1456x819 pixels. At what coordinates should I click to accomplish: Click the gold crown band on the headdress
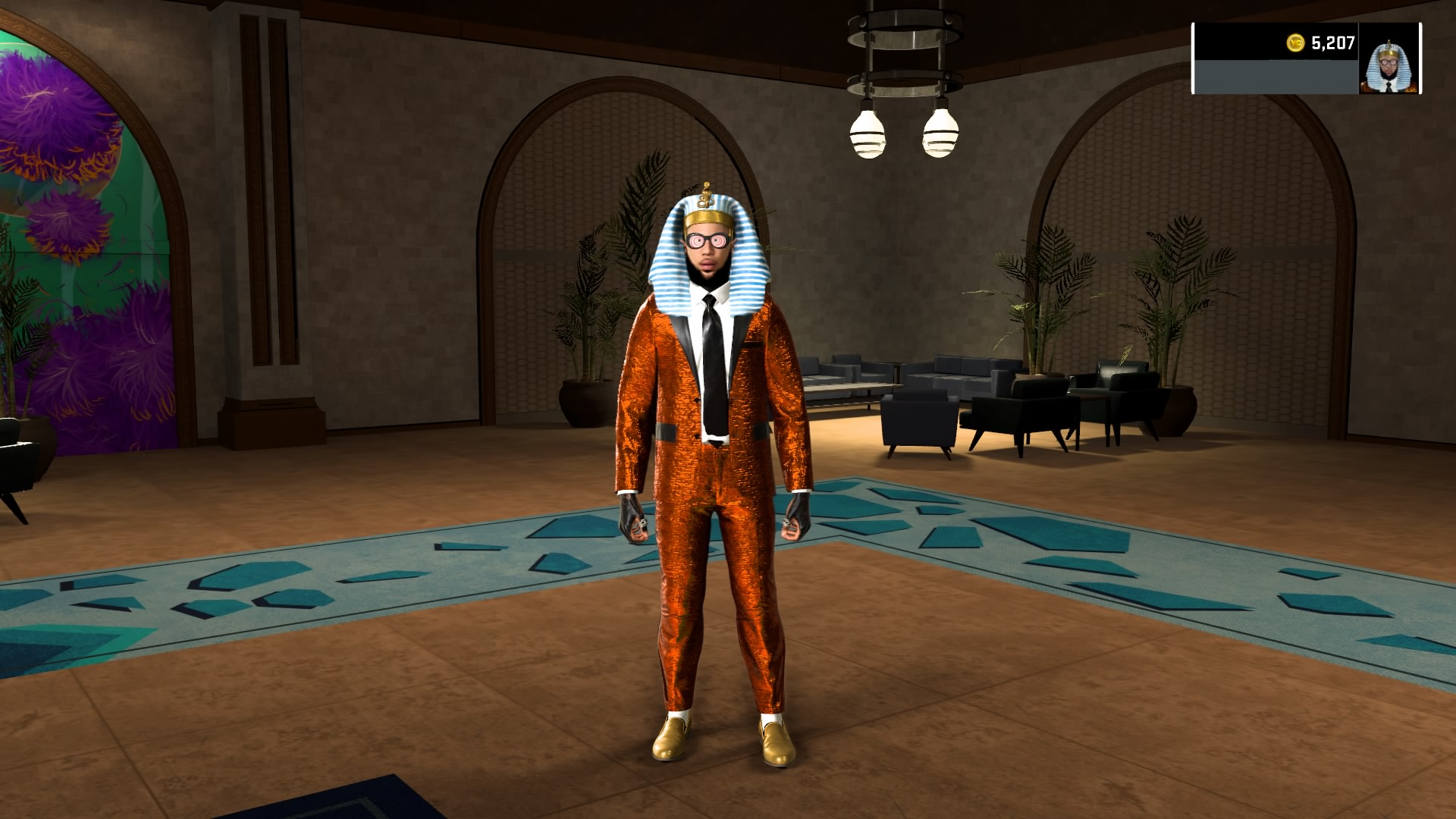(x=707, y=220)
